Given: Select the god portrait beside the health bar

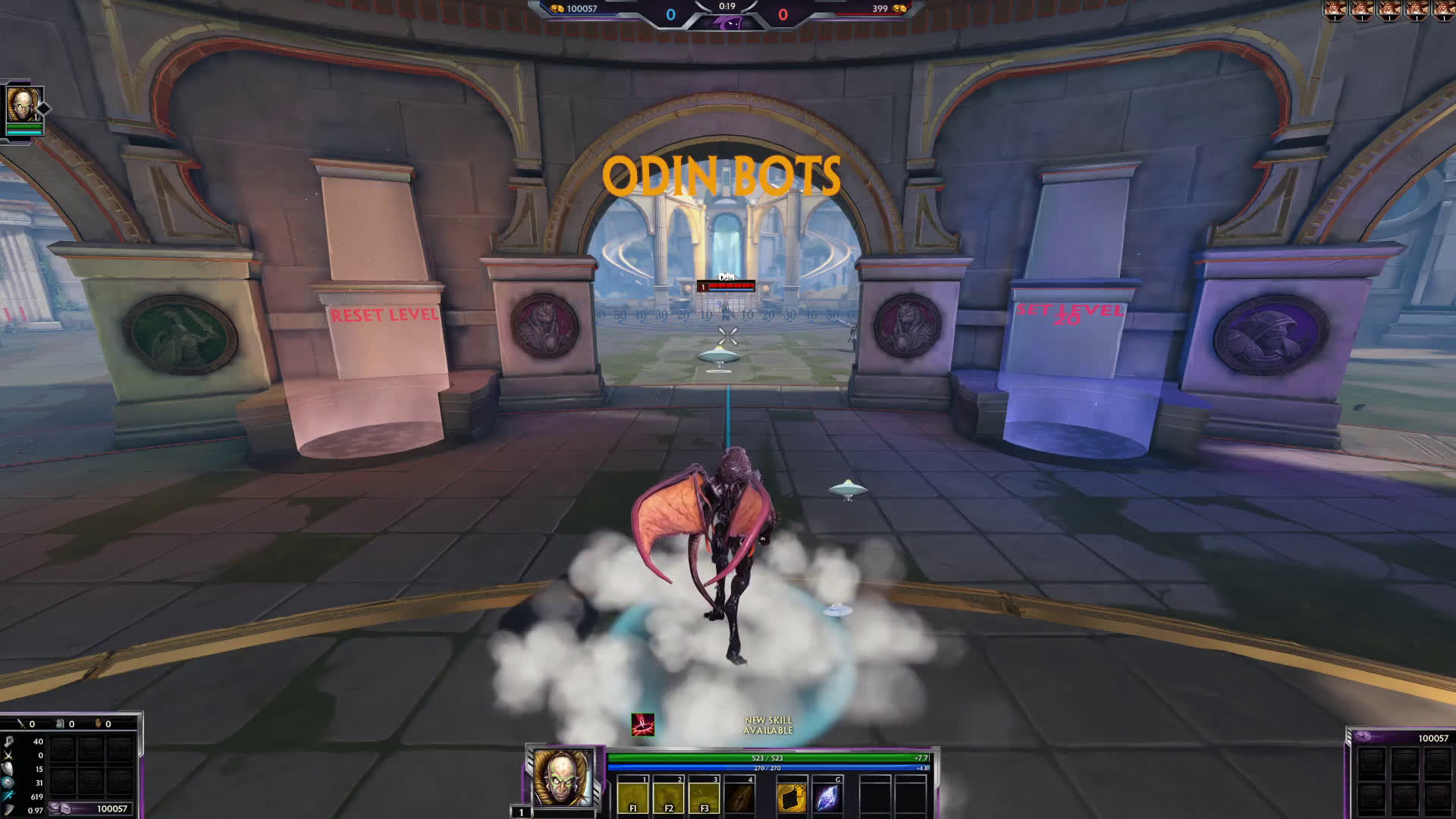Looking at the screenshot, I should coord(563,778).
